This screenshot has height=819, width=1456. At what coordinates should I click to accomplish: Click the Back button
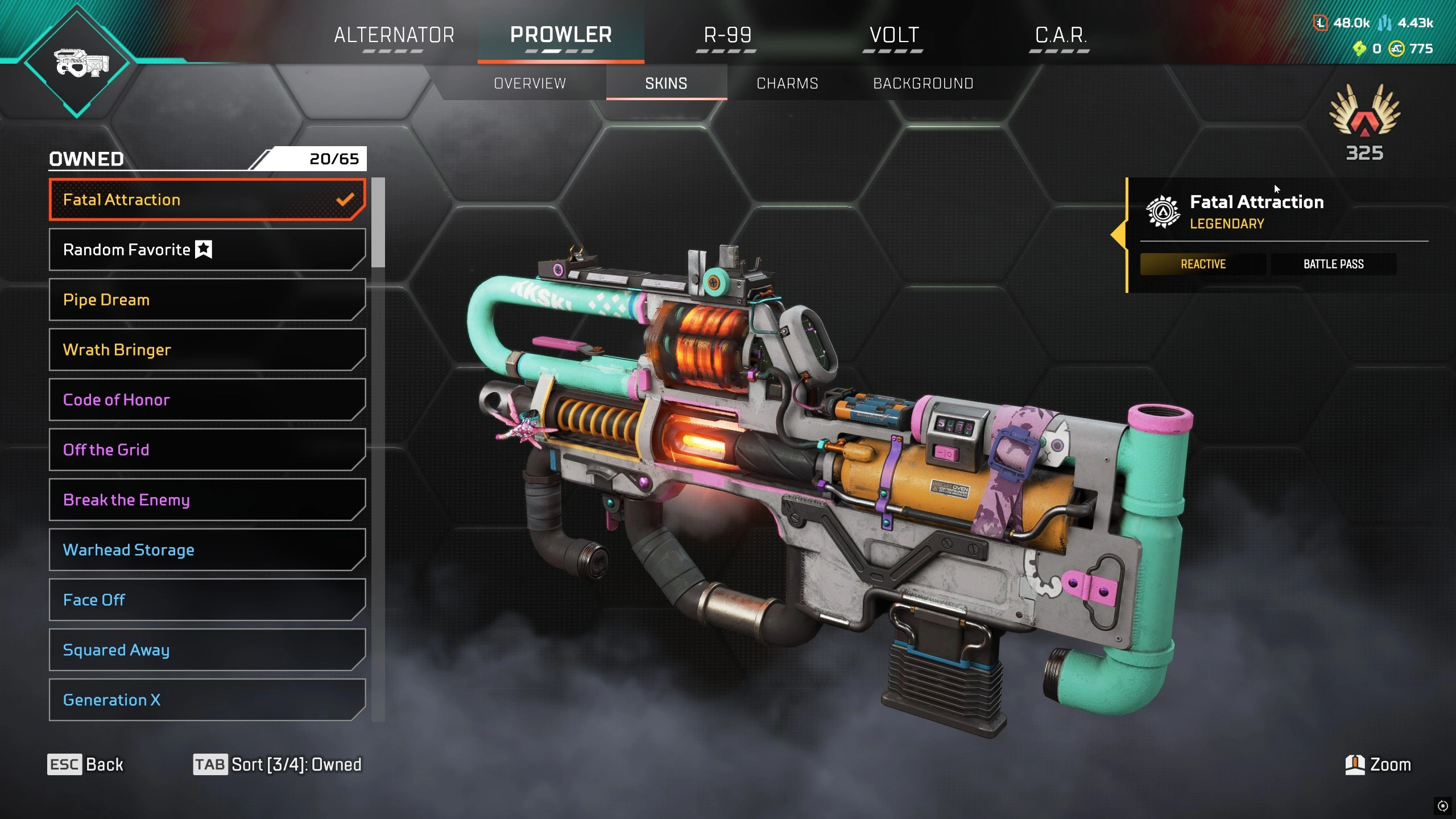coord(85,764)
